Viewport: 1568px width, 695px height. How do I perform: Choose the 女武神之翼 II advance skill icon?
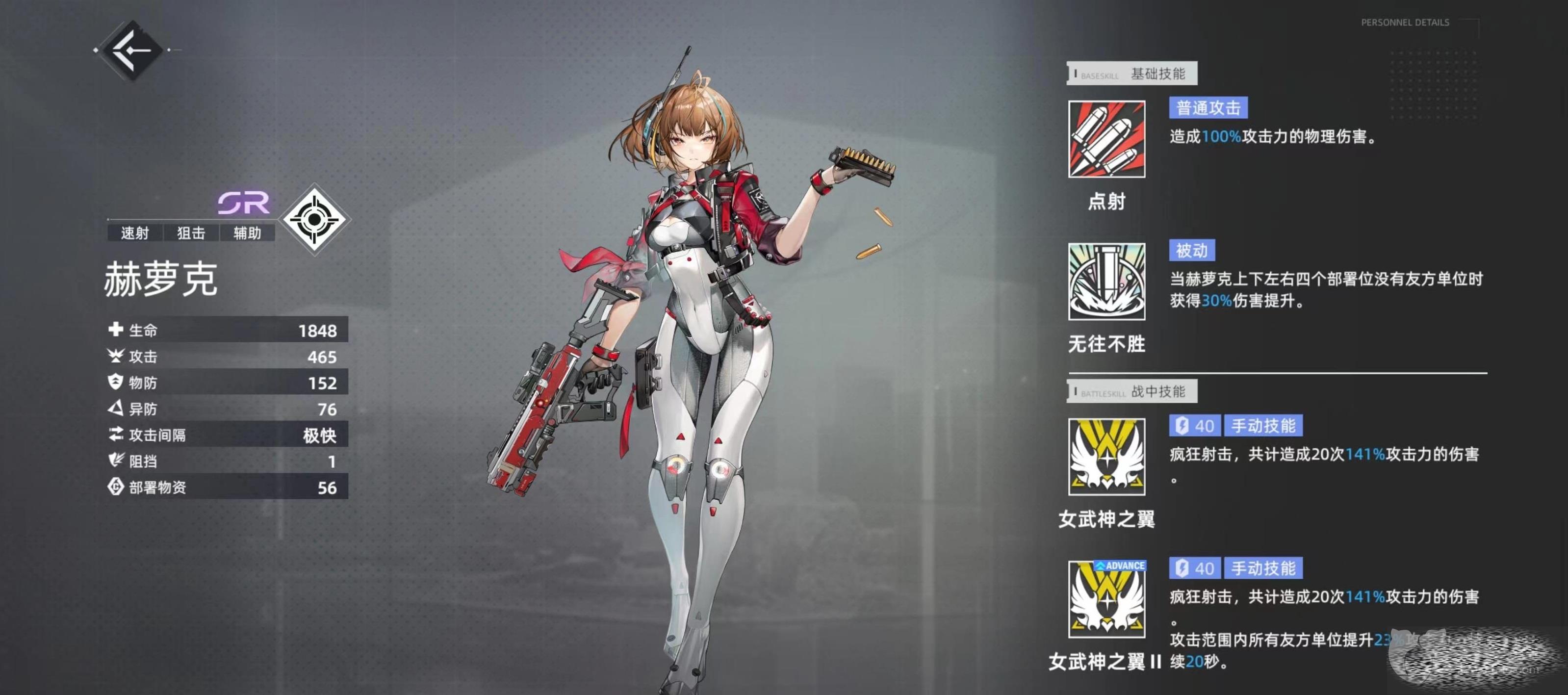tap(1106, 599)
